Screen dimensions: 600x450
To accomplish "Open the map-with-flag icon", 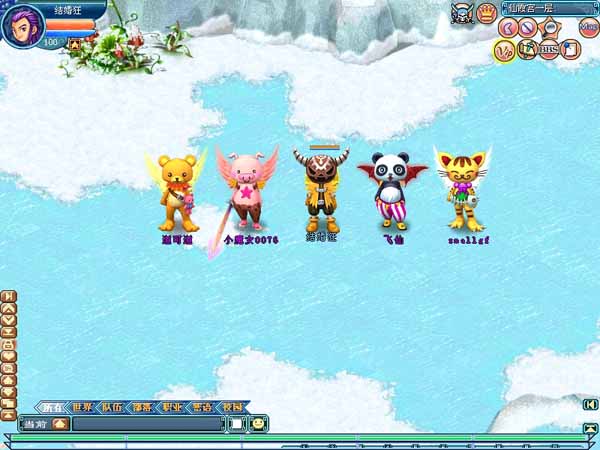I will pos(527,49).
